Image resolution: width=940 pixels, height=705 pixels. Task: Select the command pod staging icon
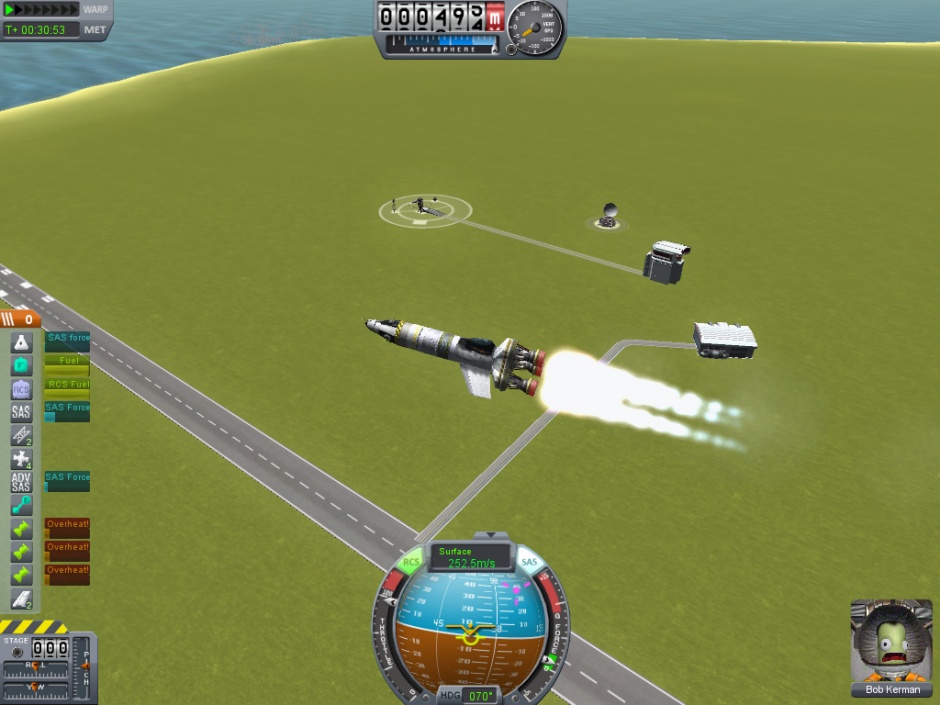pyautogui.click(x=21, y=343)
